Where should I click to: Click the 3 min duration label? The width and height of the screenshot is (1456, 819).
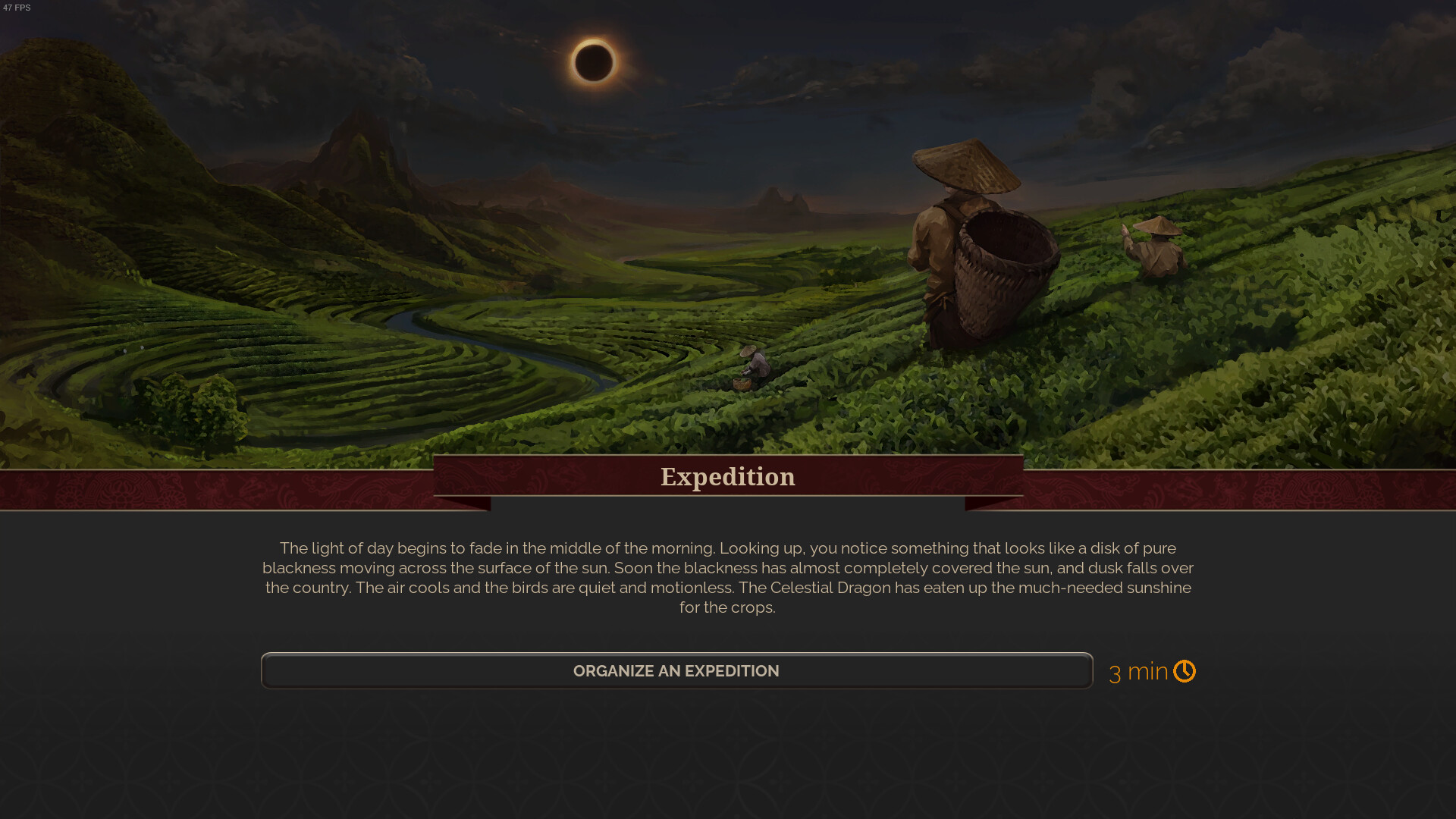click(1137, 670)
